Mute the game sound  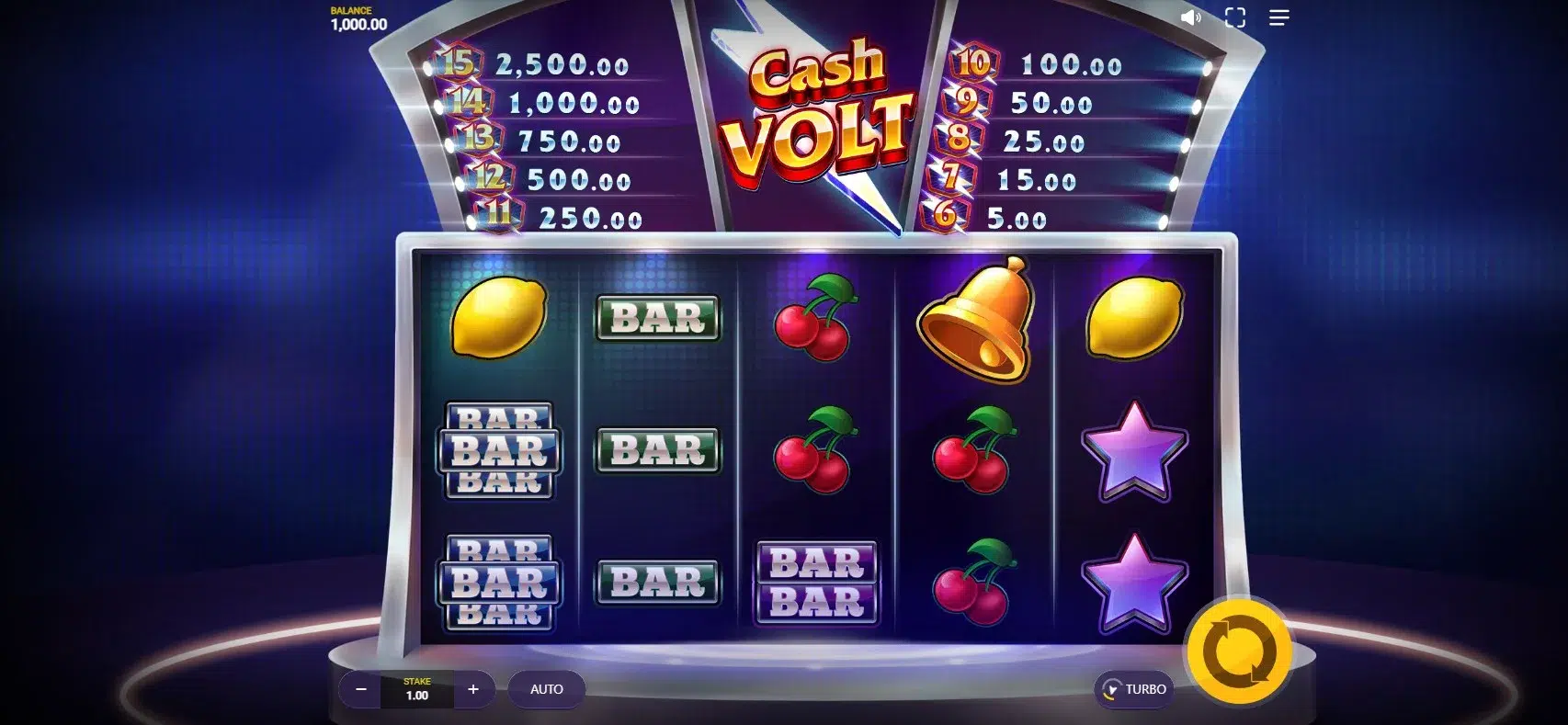click(x=1190, y=17)
